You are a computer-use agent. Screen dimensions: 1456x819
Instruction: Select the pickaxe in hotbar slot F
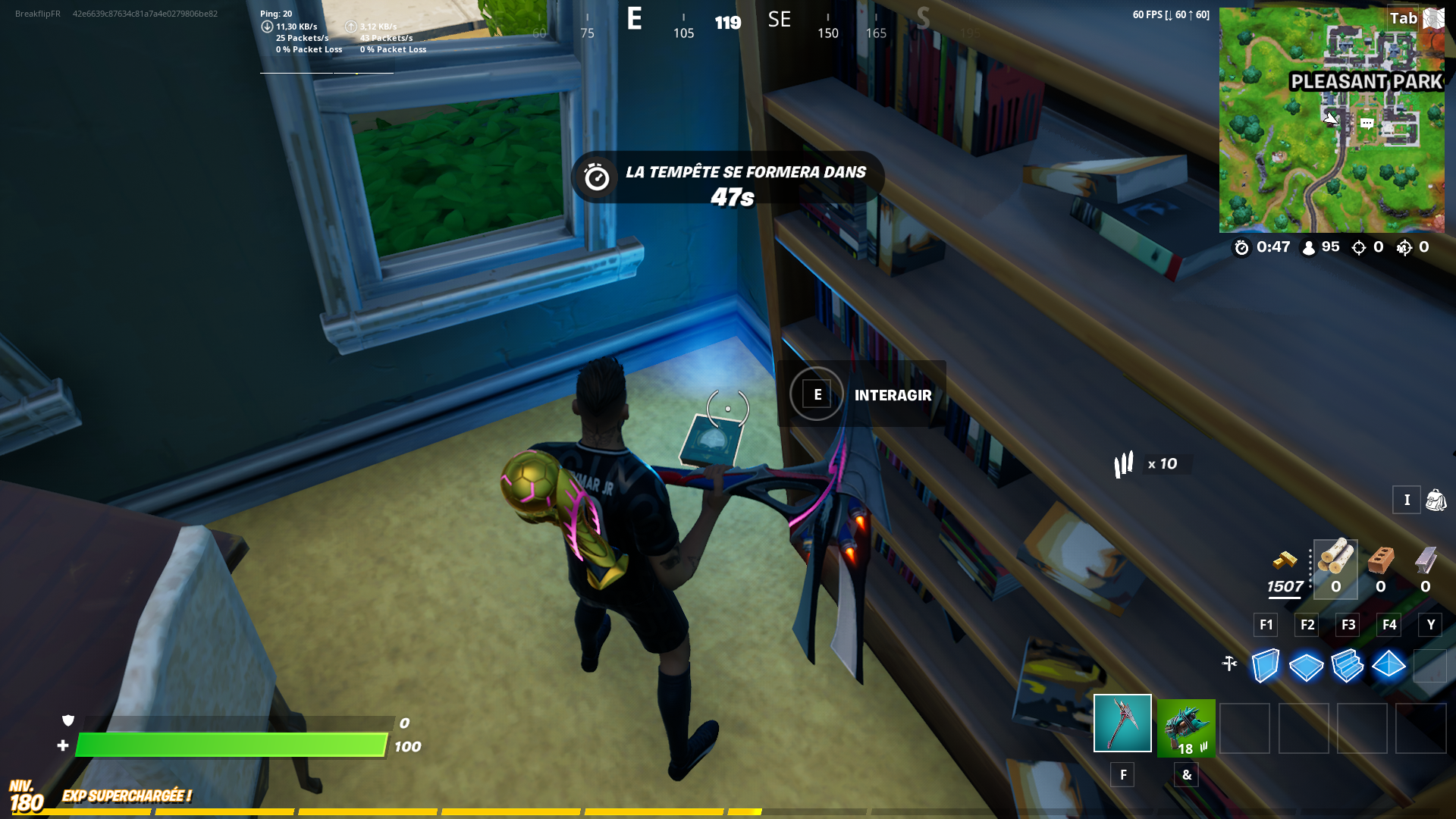1122,728
